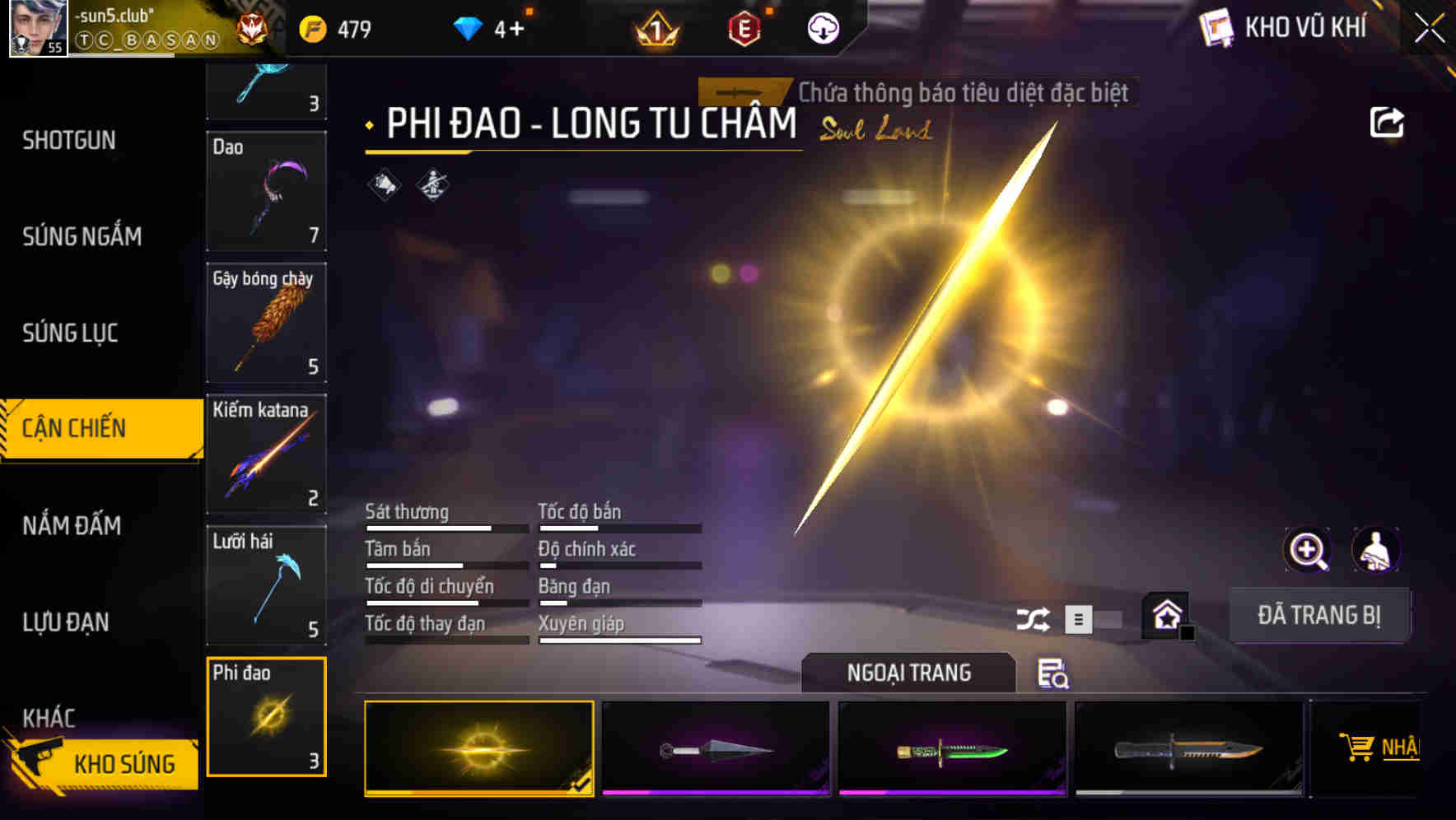1456x820 pixels.
Task: Click the Kiếm katana item in the weapon list
Action: 266,454
